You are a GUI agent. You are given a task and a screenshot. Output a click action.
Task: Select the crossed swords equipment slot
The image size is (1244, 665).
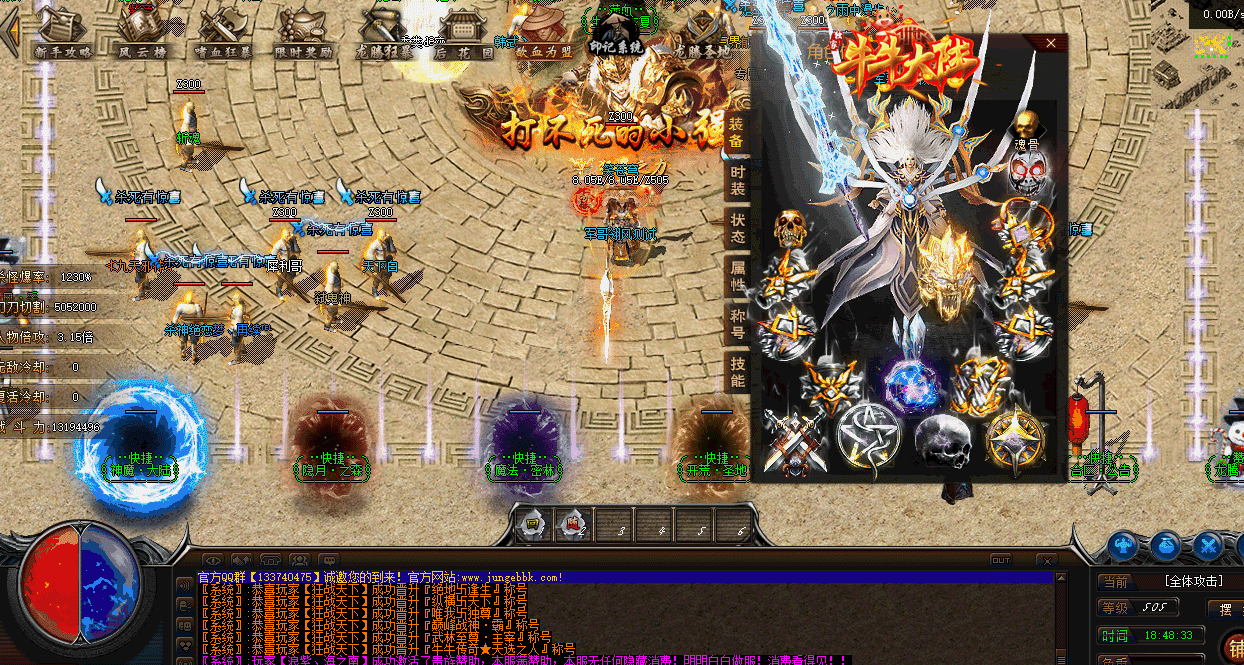(x=793, y=440)
